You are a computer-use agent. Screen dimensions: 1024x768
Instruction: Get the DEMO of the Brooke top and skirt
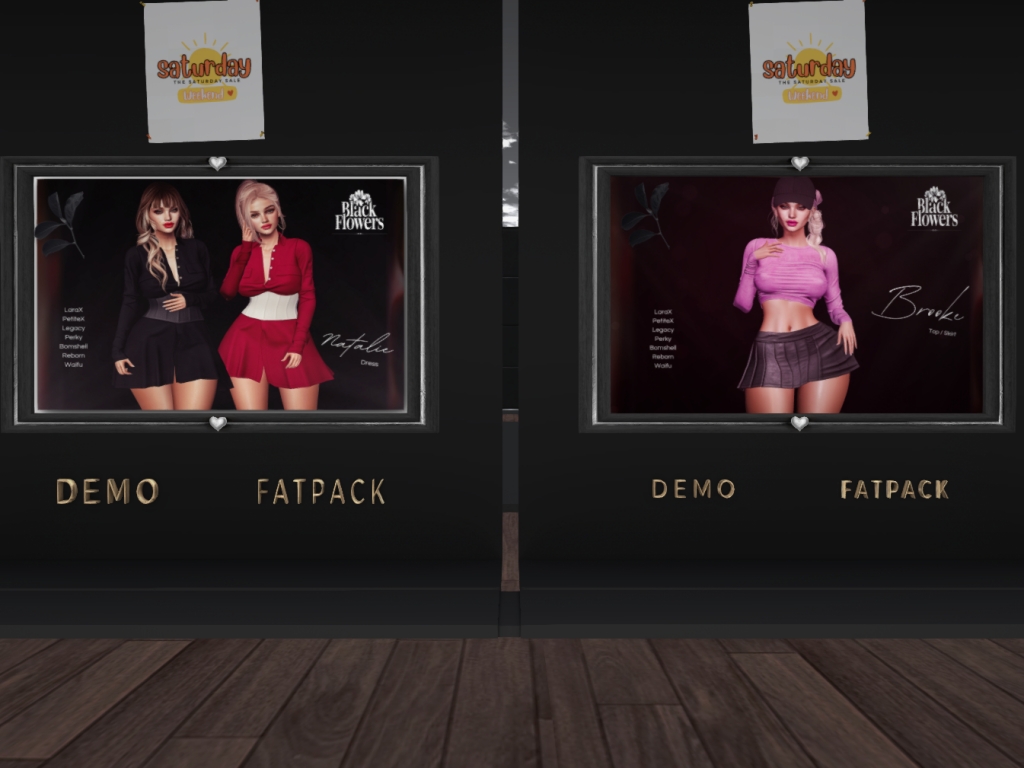click(x=693, y=489)
